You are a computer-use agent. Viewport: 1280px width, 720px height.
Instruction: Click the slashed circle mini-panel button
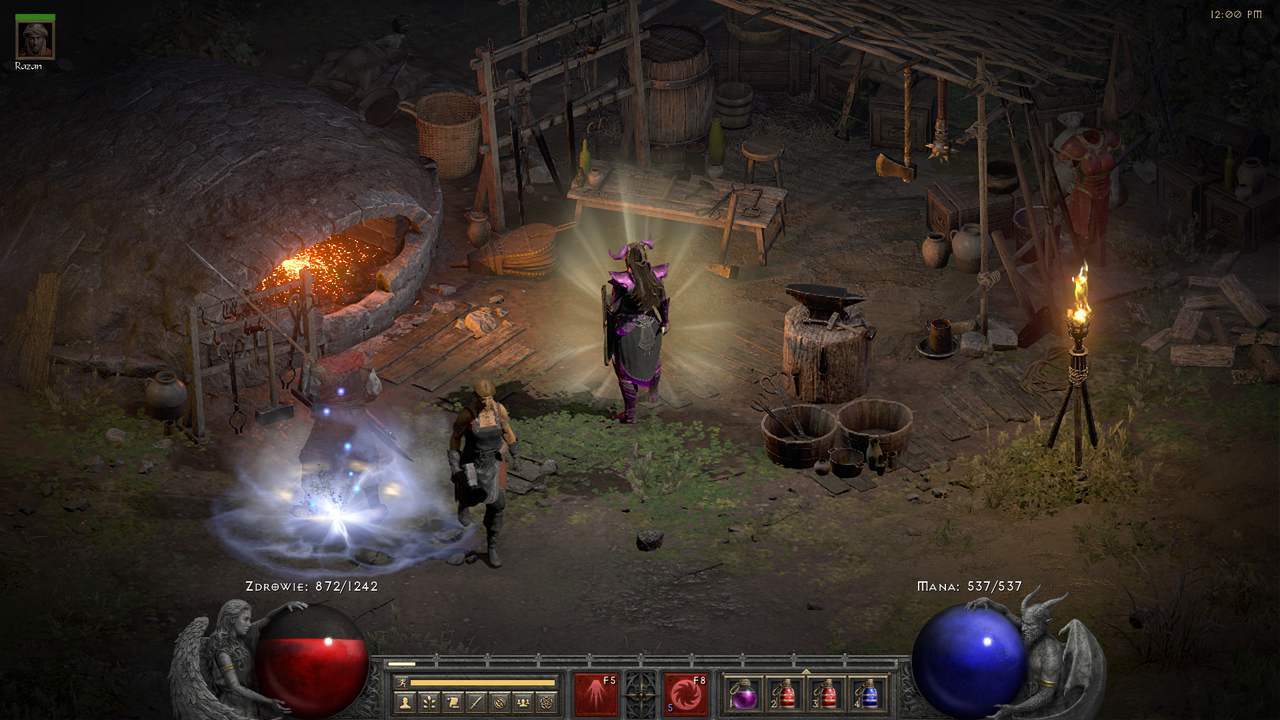click(x=499, y=702)
